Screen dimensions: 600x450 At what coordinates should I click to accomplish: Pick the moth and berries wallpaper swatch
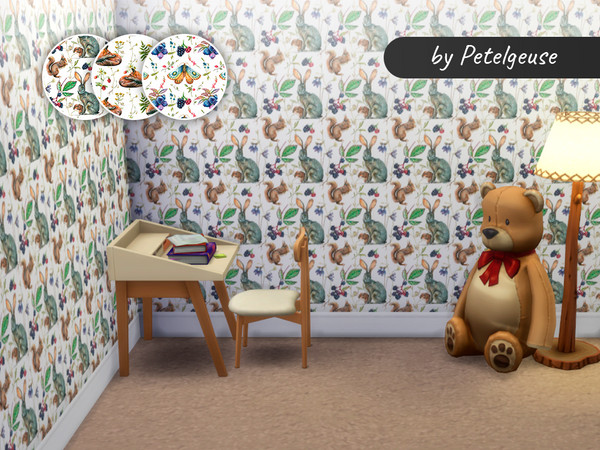pos(184,74)
